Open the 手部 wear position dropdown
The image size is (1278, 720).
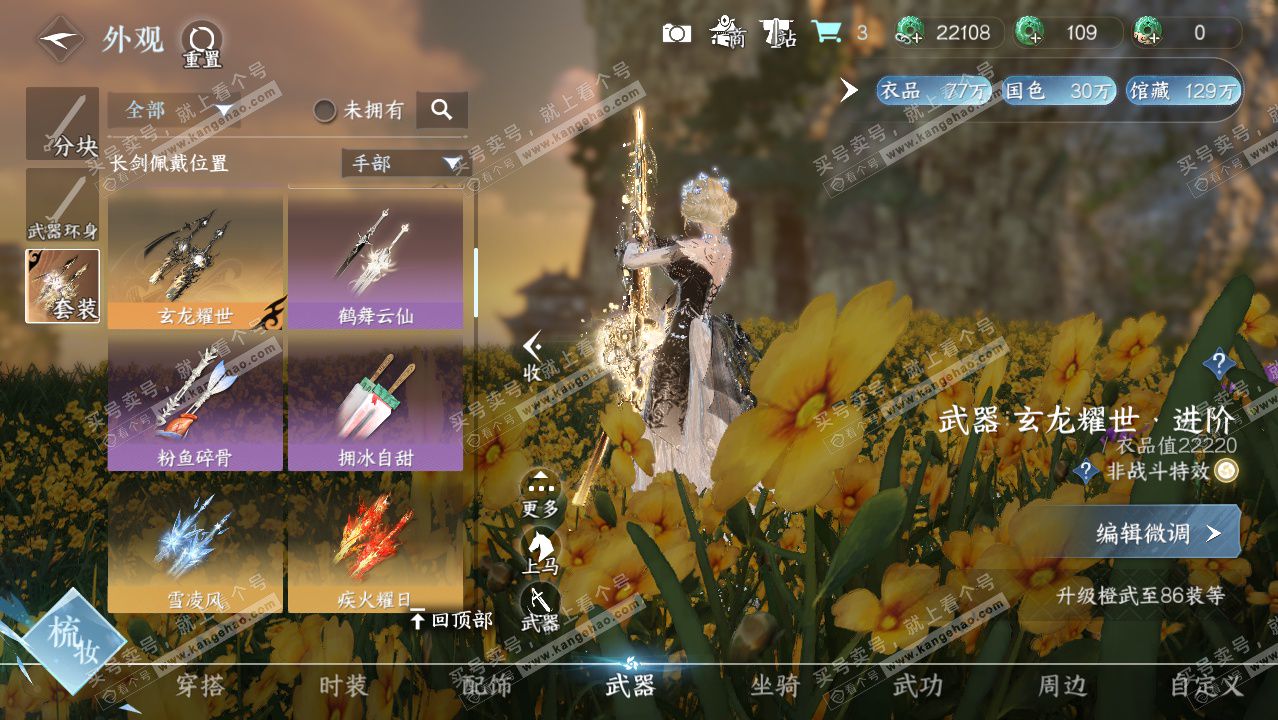405,163
